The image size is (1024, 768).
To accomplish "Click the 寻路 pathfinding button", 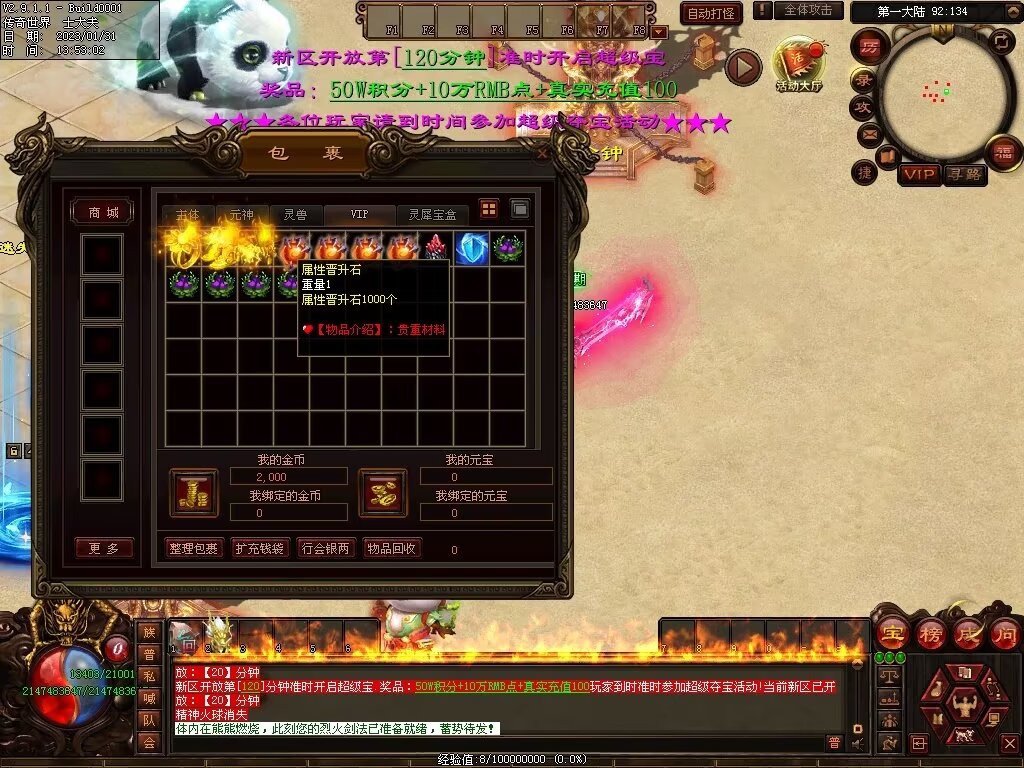I will [x=964, y=175].
